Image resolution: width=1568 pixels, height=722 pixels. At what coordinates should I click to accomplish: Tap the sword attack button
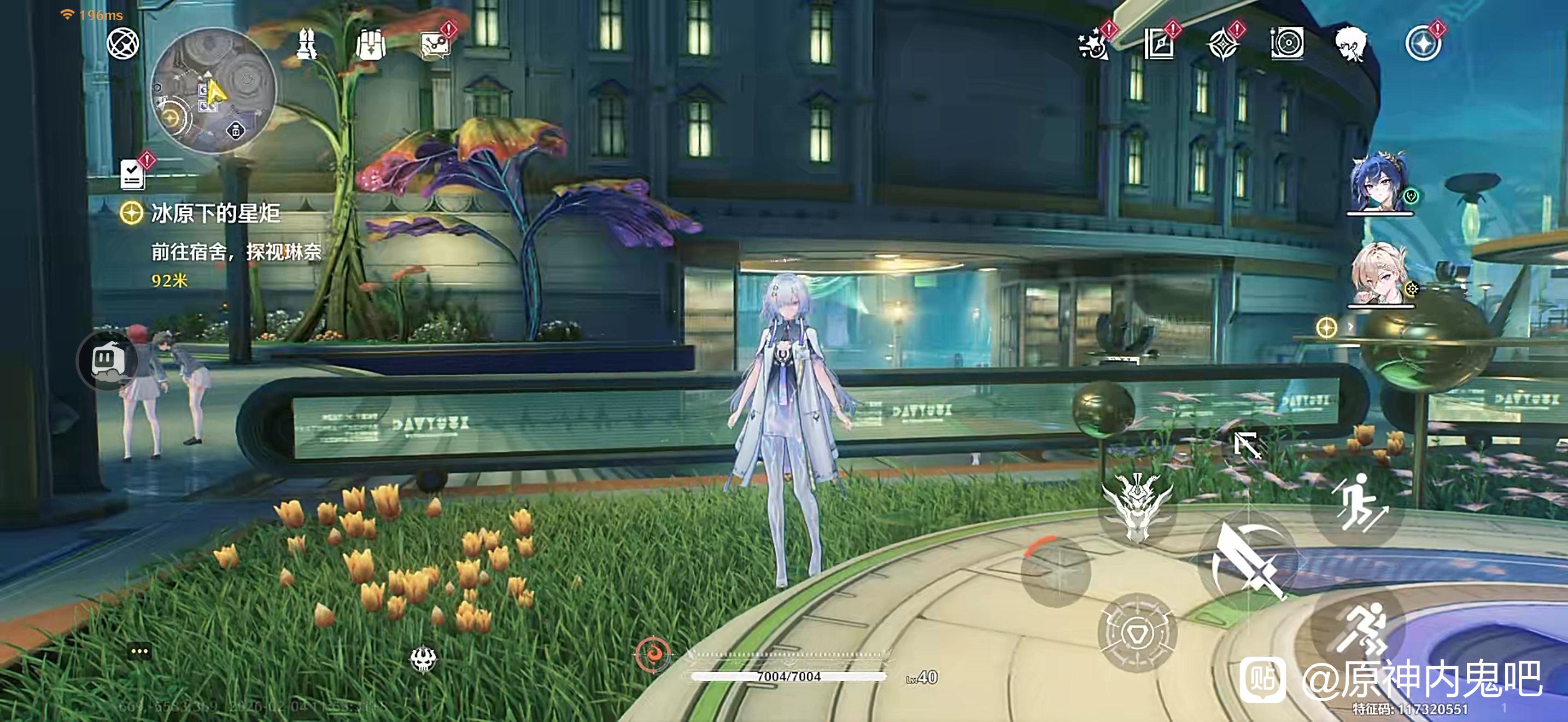[1247, 561]
